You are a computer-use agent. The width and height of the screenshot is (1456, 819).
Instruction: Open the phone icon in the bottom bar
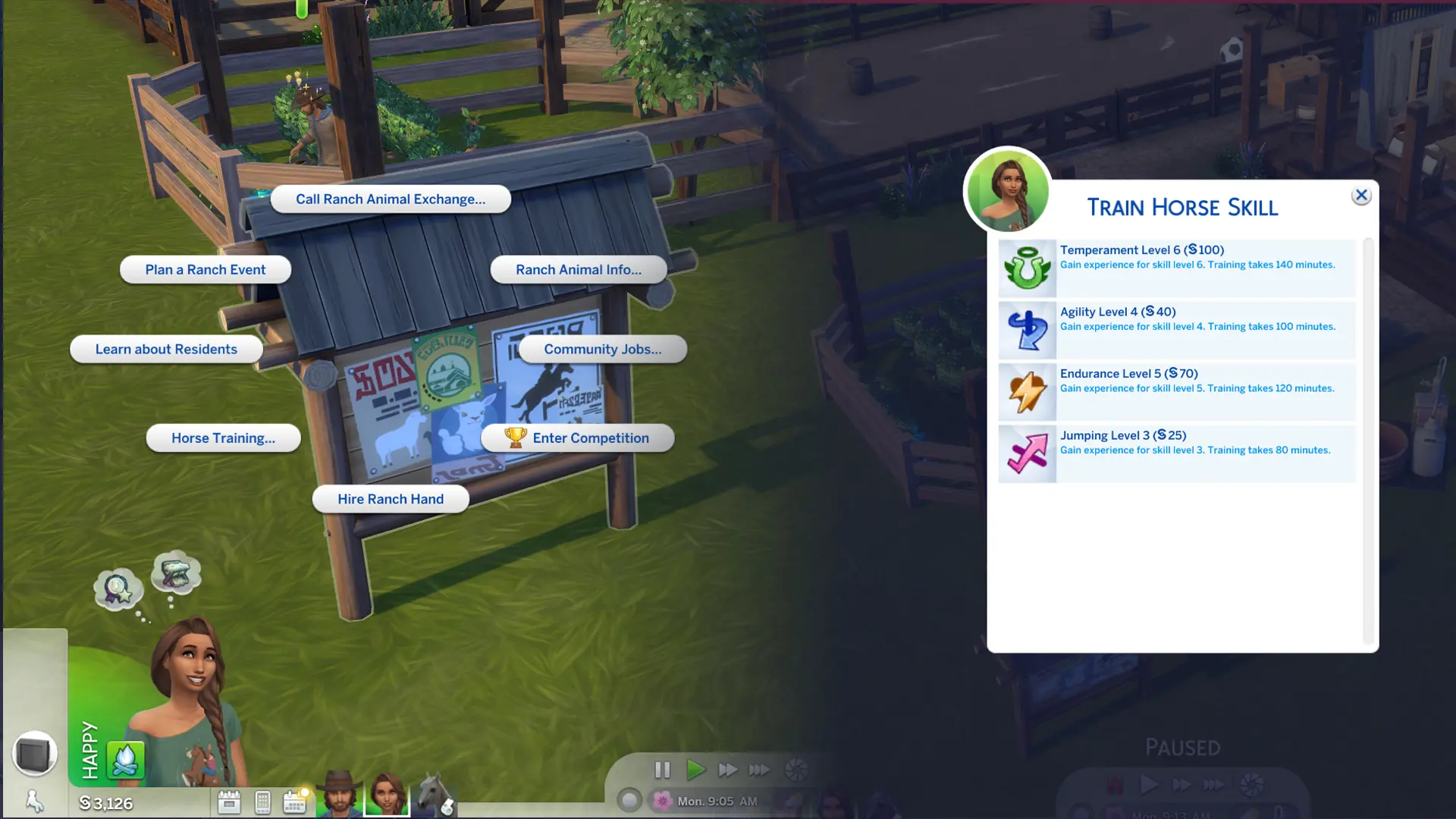click(x=262, y=801)
